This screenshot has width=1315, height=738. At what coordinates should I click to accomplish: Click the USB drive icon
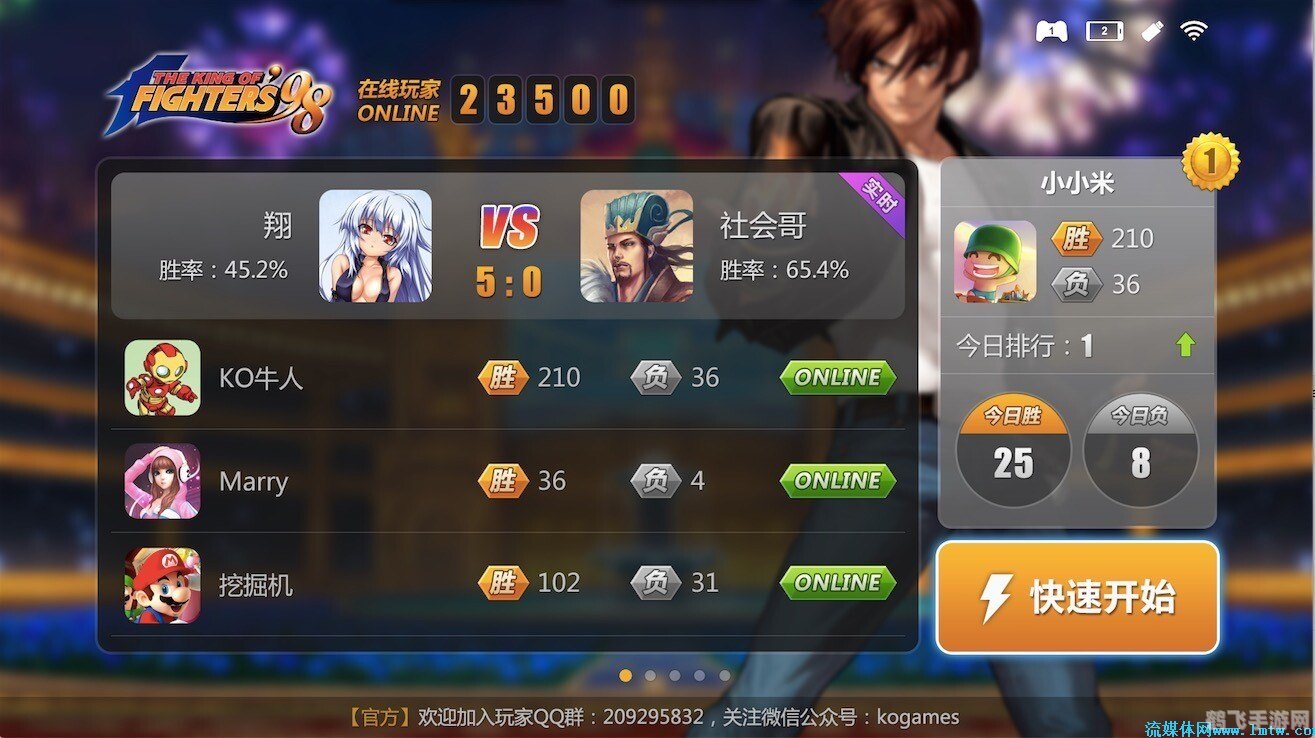click(1151, 31)
